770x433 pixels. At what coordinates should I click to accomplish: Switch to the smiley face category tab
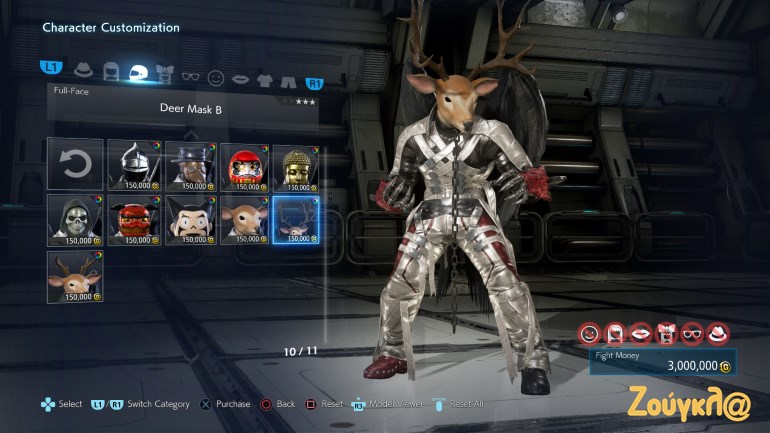215,71
